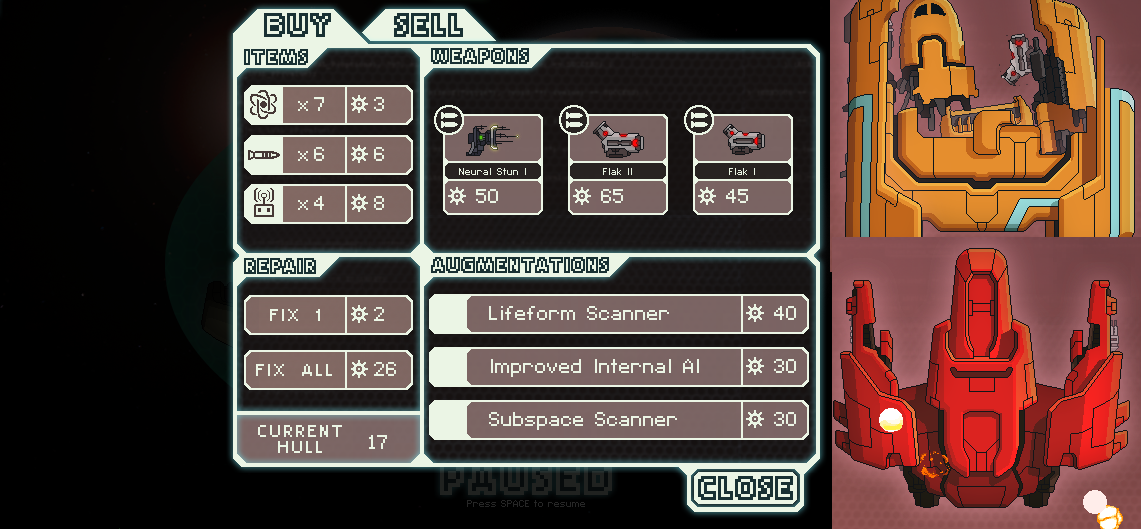
Task: Select the Buy tab
Action: pyautogui.click(x=298, y=25)
